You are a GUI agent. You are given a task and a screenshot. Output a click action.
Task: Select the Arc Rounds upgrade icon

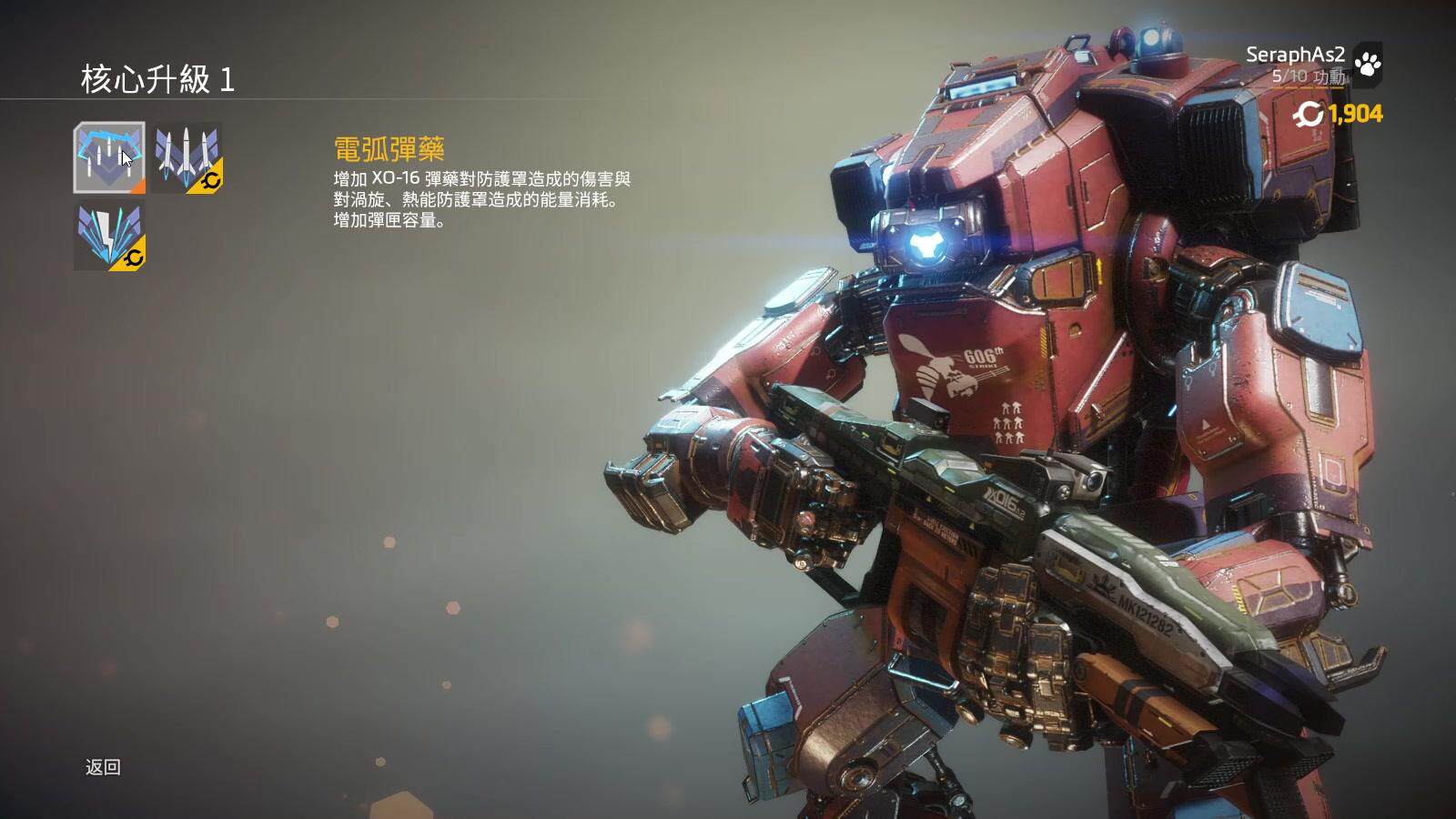click(109, 157)
